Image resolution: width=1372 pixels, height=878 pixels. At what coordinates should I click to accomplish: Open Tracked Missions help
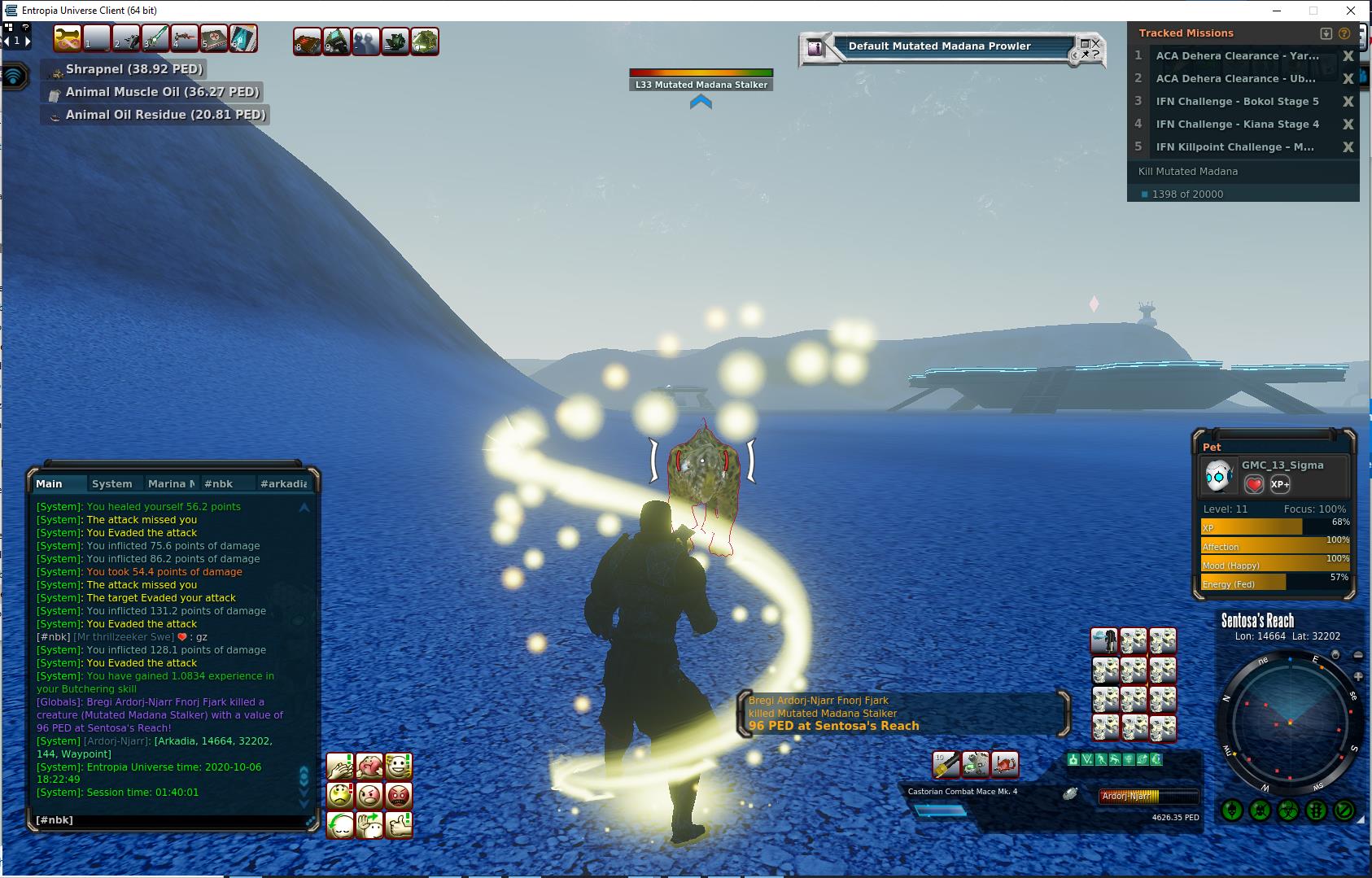[x=1344, y=33]
